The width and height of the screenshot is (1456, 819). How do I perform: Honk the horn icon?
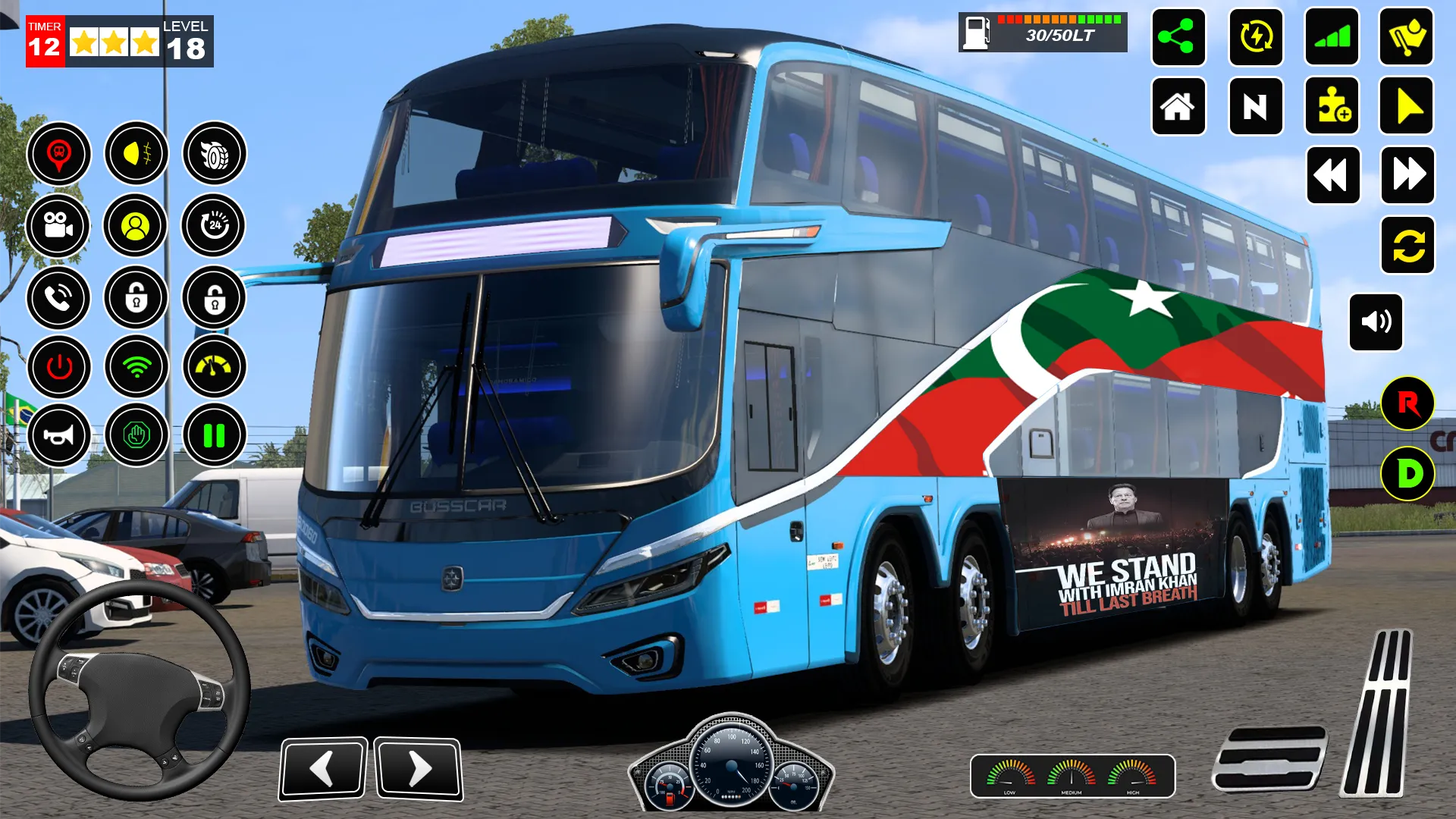click(x=59, y=435)
